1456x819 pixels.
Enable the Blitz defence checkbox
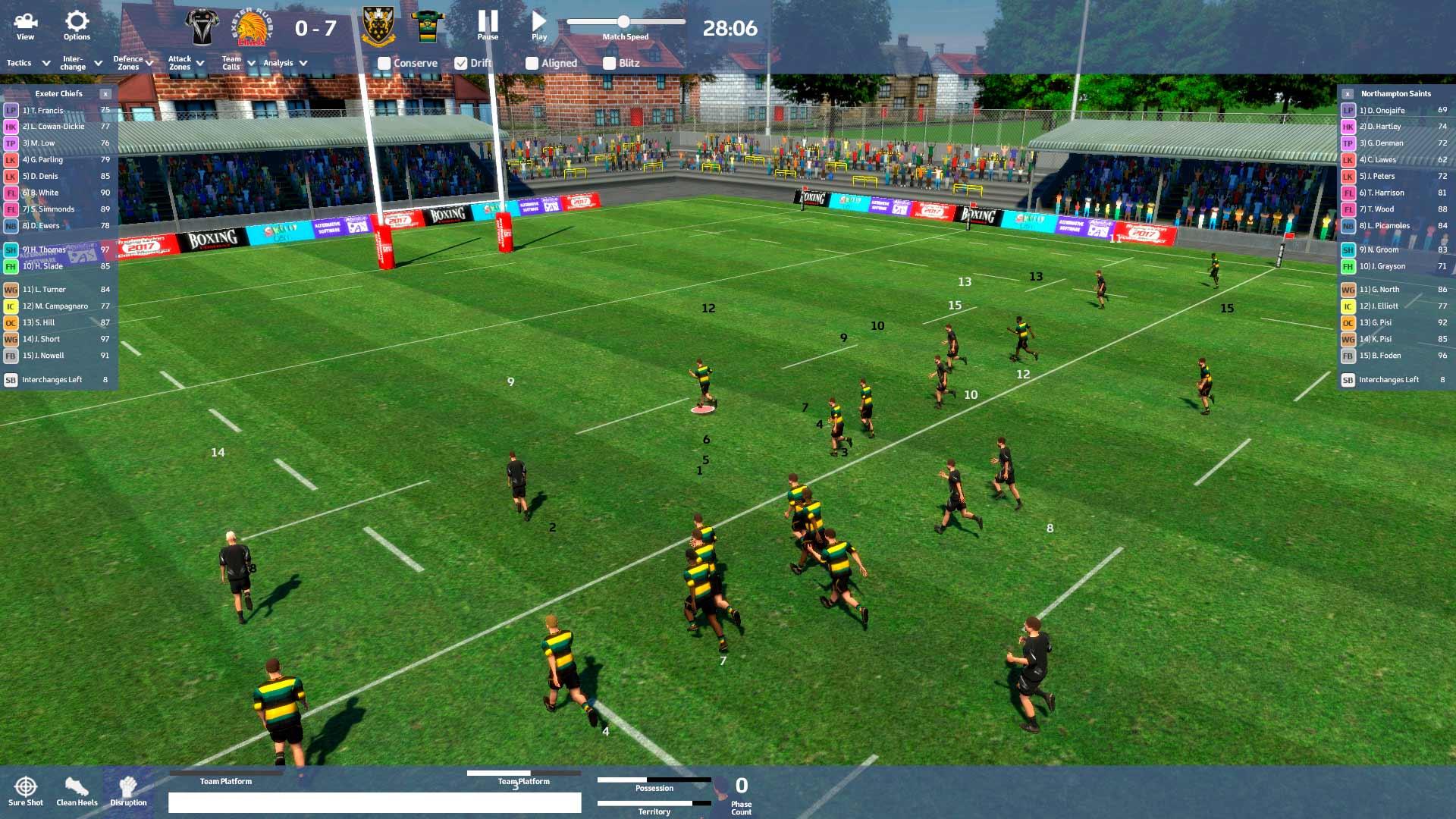pos(609,64)
